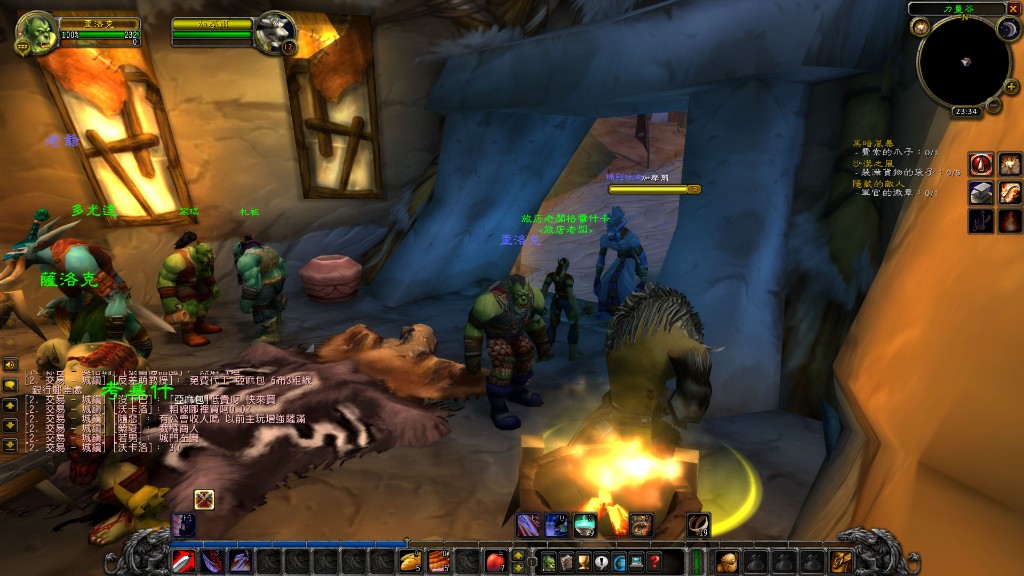
Task: Open the backpack bag slot
Action: 841,561
